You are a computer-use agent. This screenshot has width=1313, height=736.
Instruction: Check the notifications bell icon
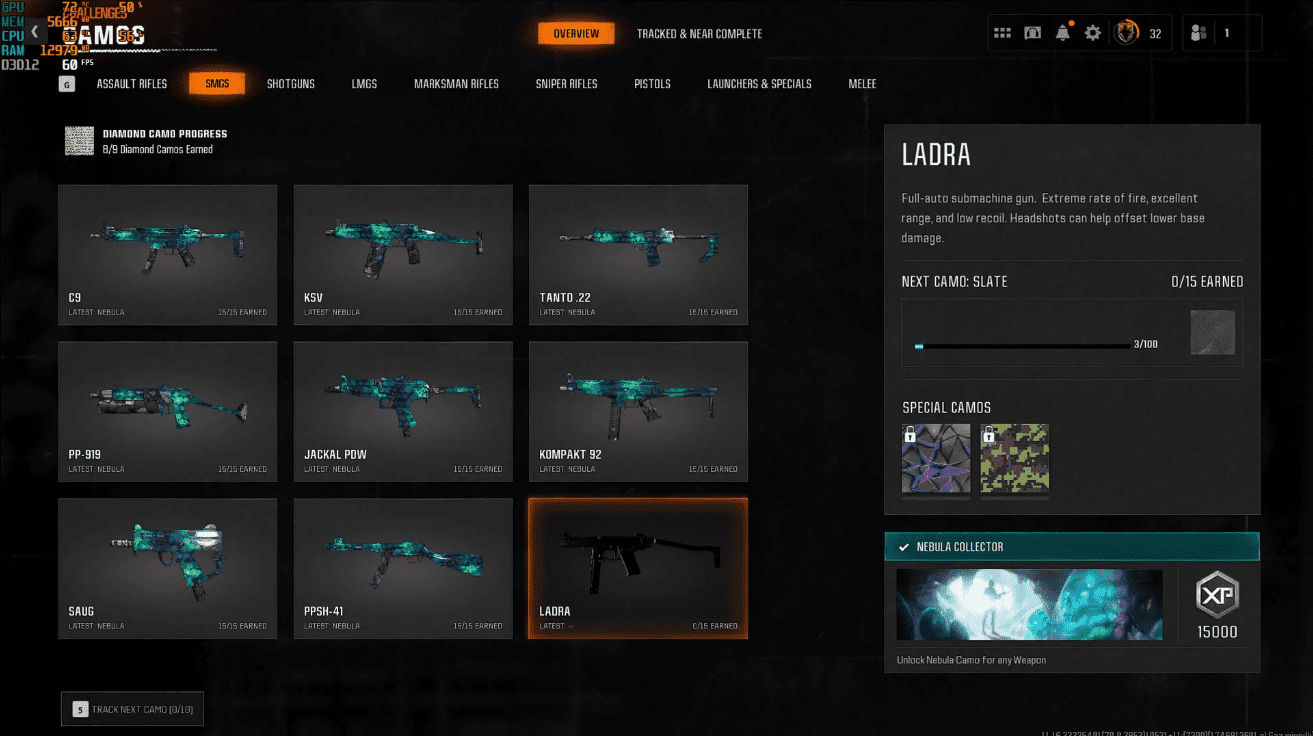coord(1063,33)
